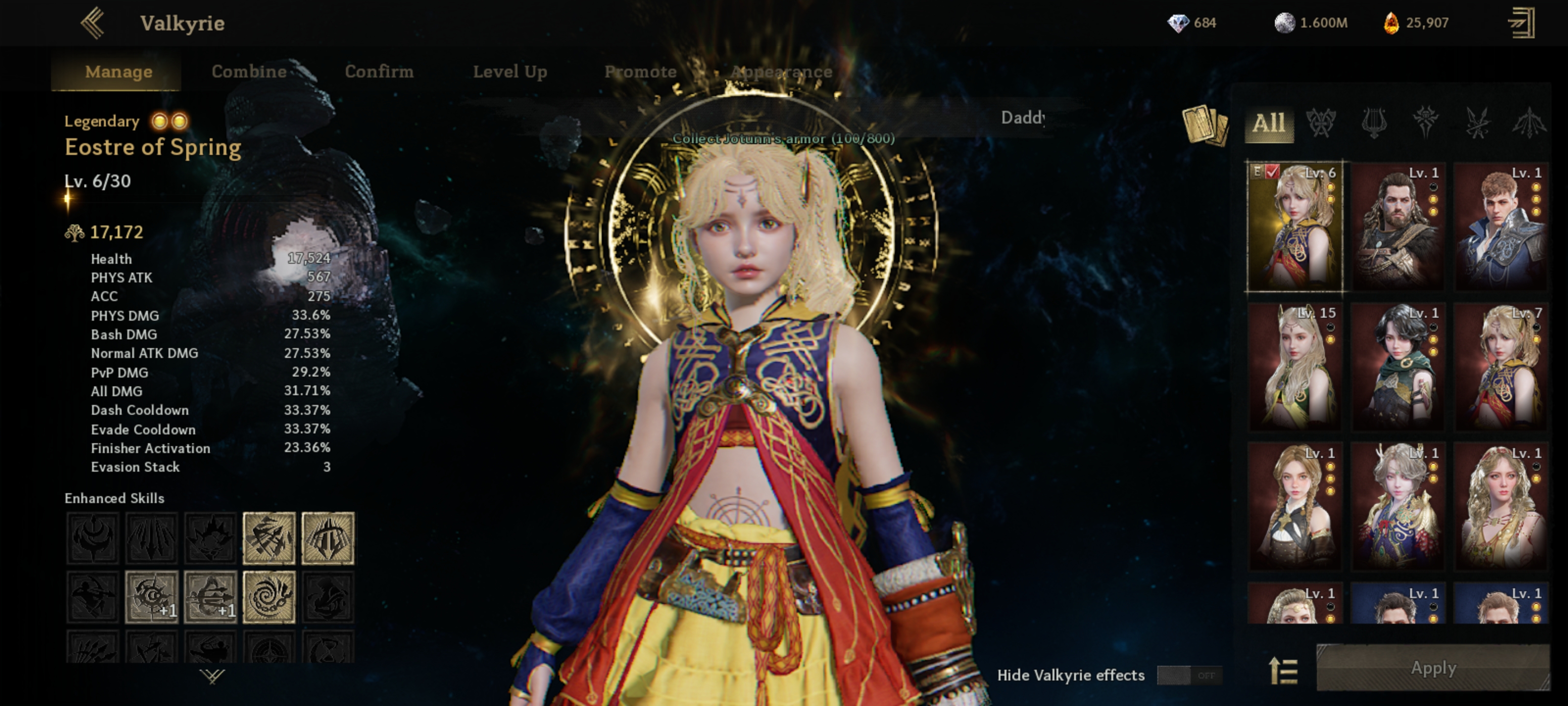1568x706 pixels.
Task: Open the sort order button
Action: (1283, 671)
